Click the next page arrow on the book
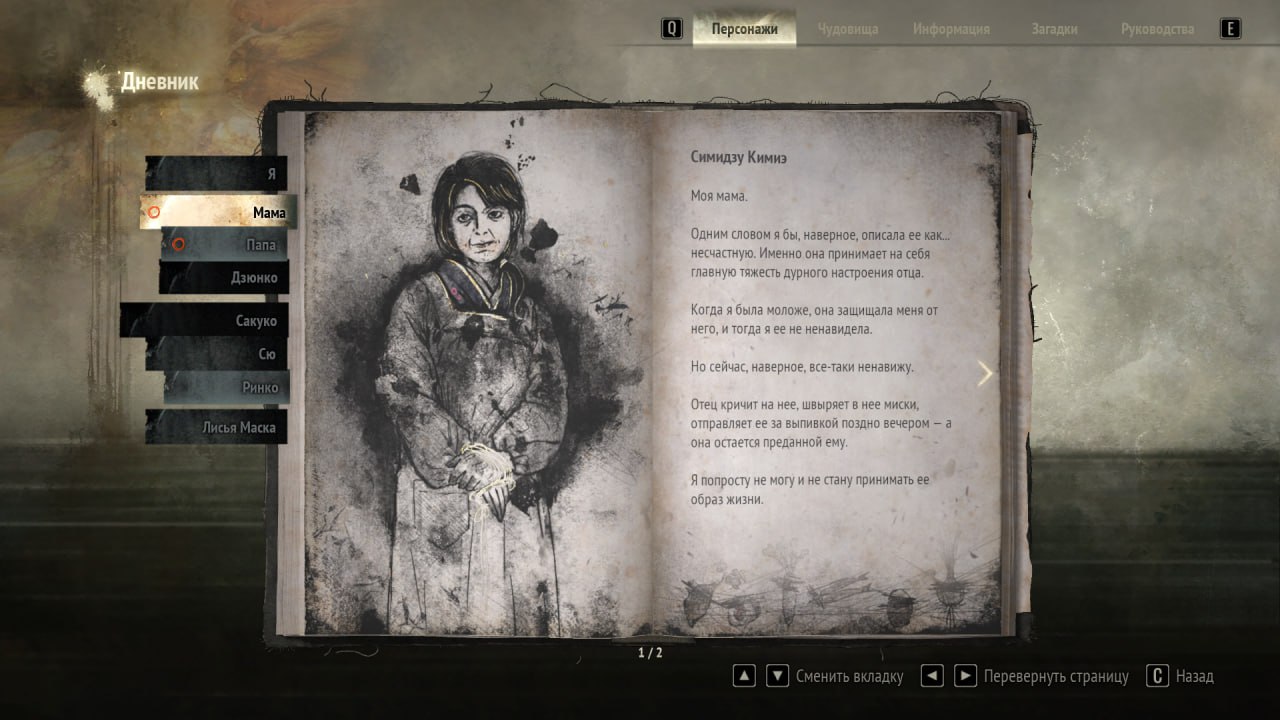 985,373
